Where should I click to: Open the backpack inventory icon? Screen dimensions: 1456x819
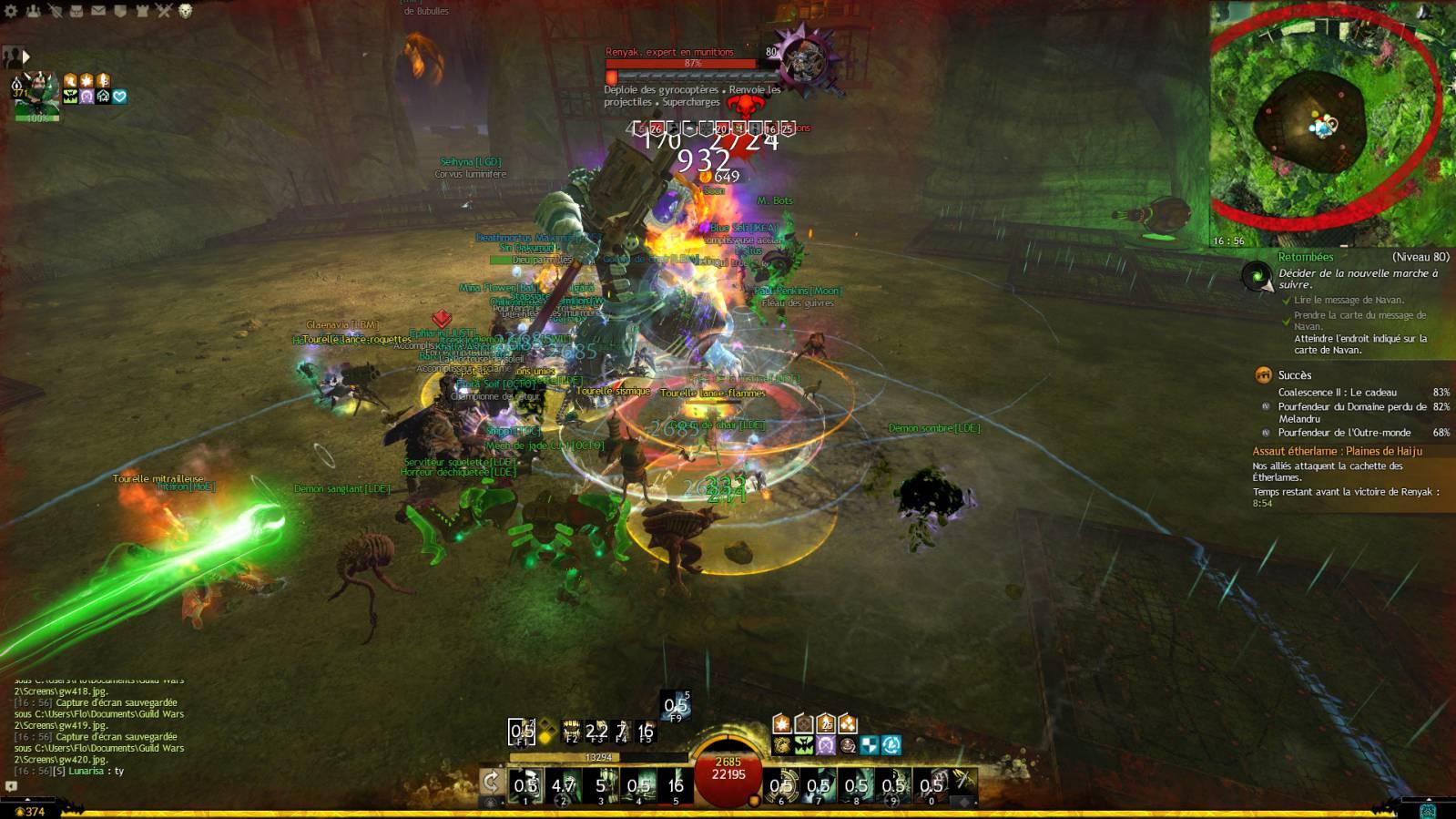coord(76,11)
